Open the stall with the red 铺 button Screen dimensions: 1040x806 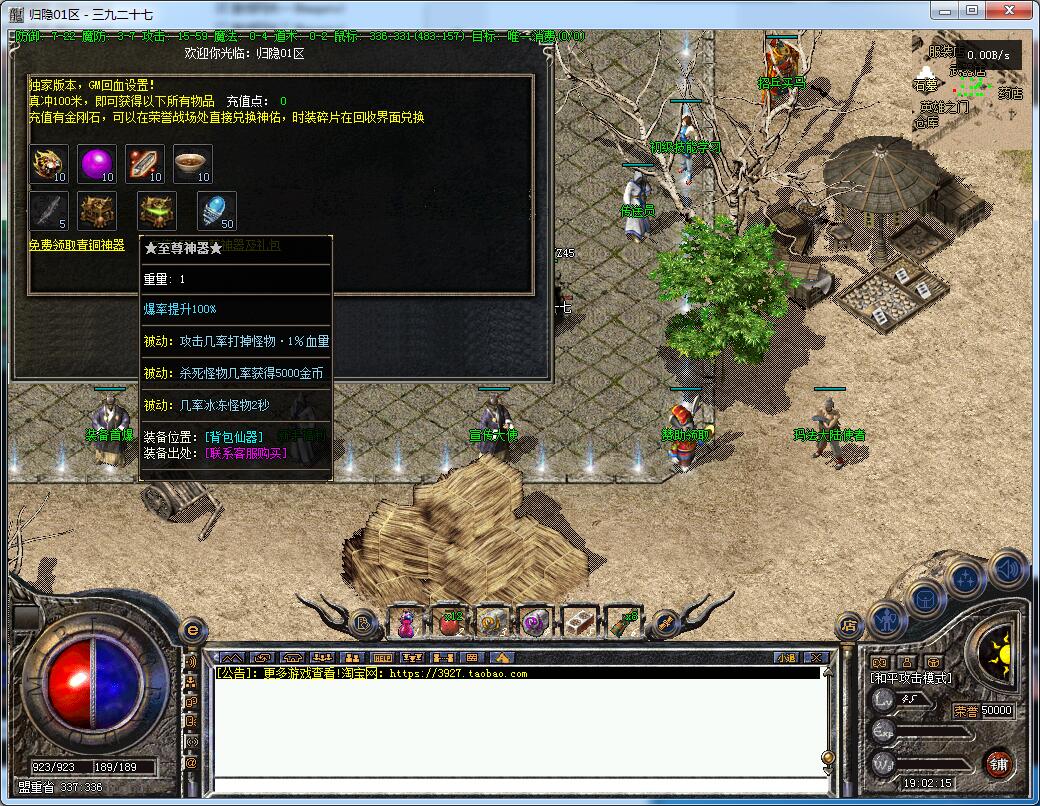997,763
